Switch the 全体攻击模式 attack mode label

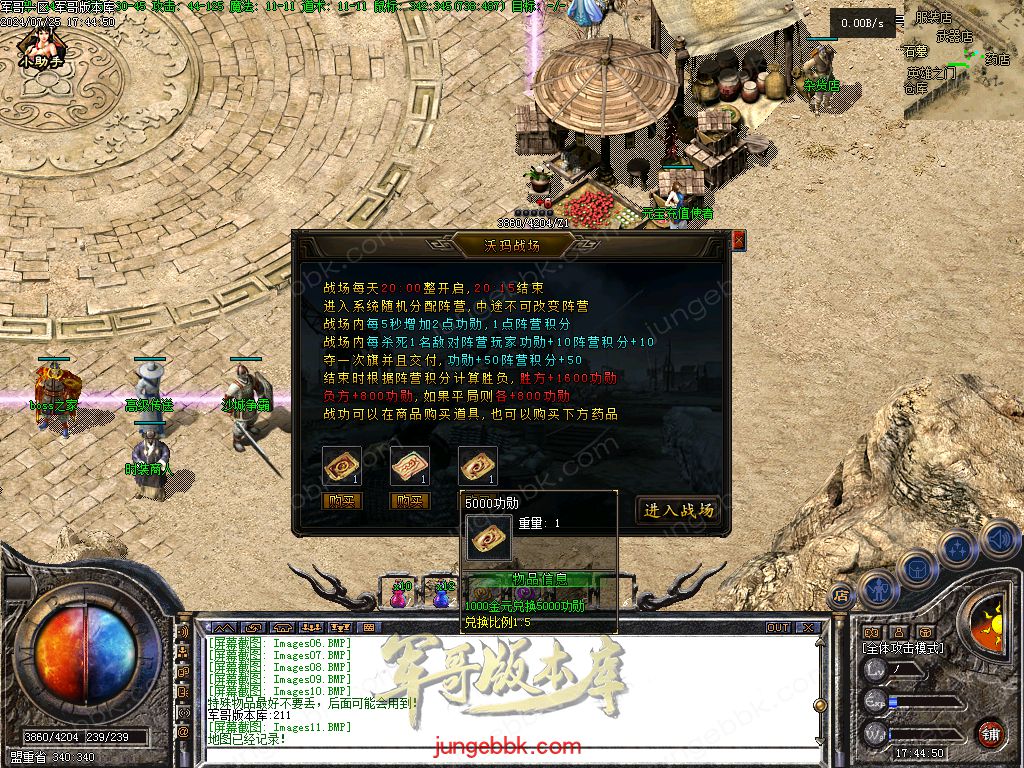903,648
